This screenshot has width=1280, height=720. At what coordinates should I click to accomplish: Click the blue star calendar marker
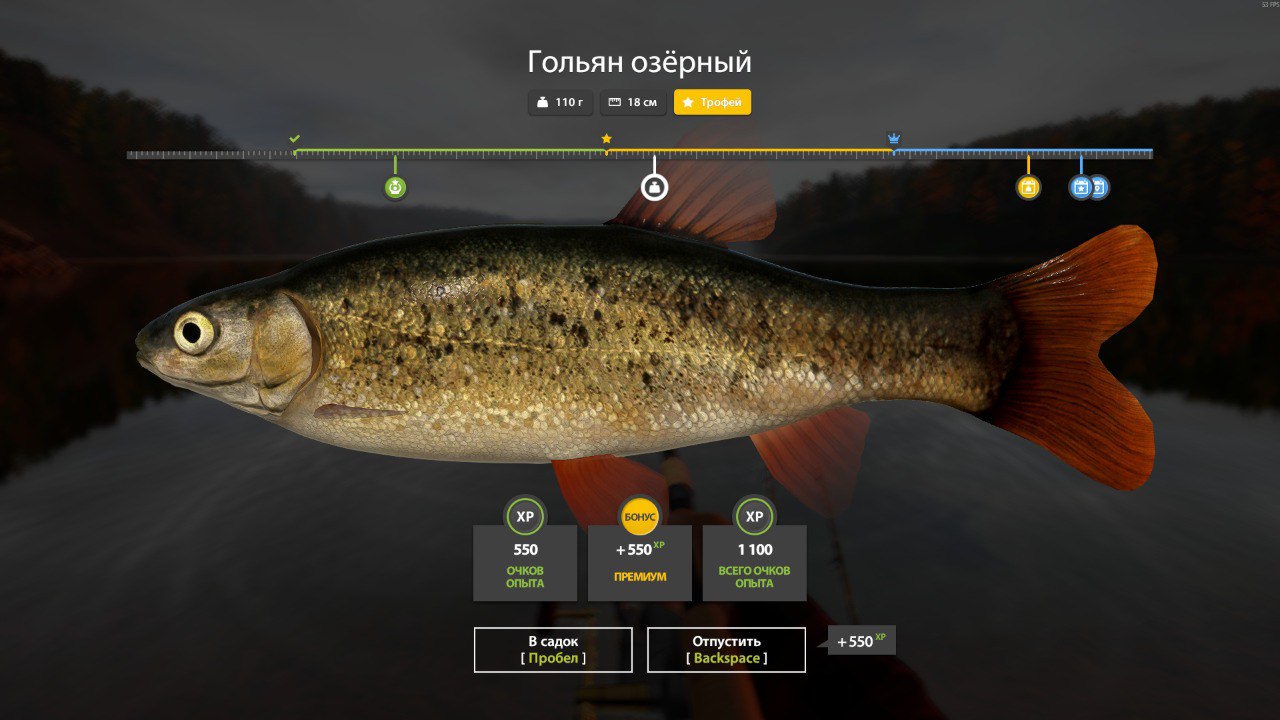(1080, 187)
